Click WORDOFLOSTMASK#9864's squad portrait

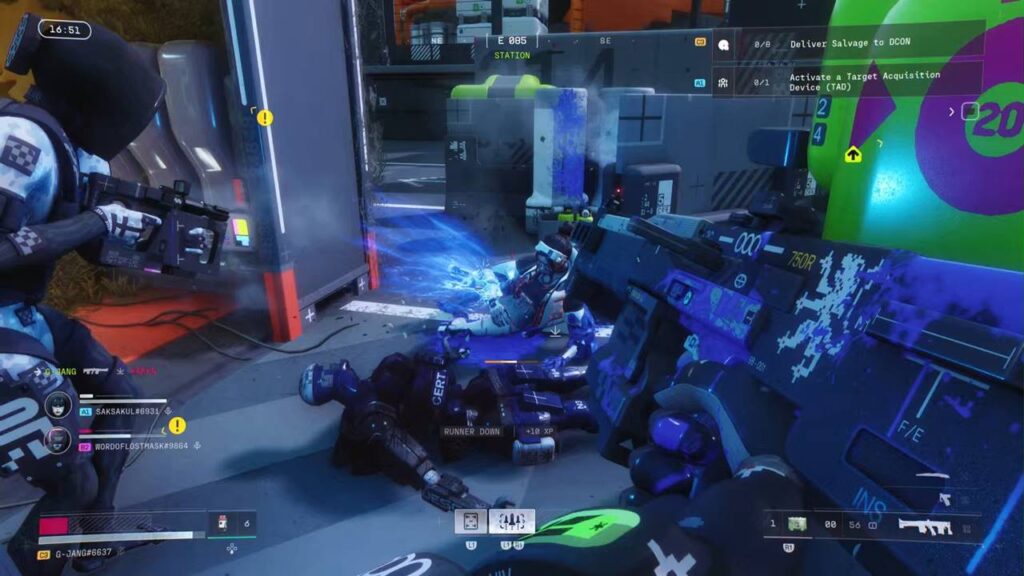(58, 438)
